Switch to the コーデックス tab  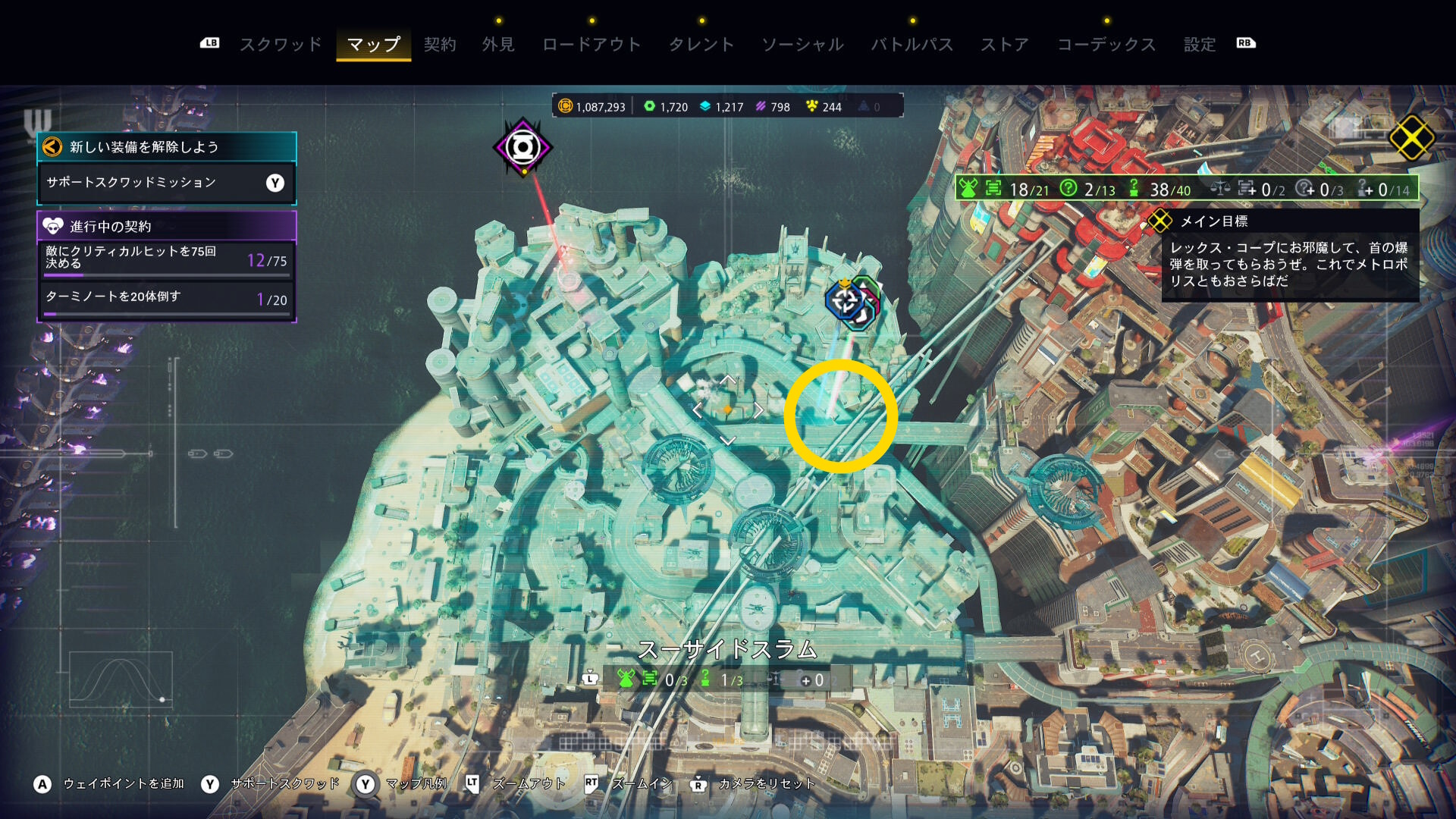[x=1106, y=45]
